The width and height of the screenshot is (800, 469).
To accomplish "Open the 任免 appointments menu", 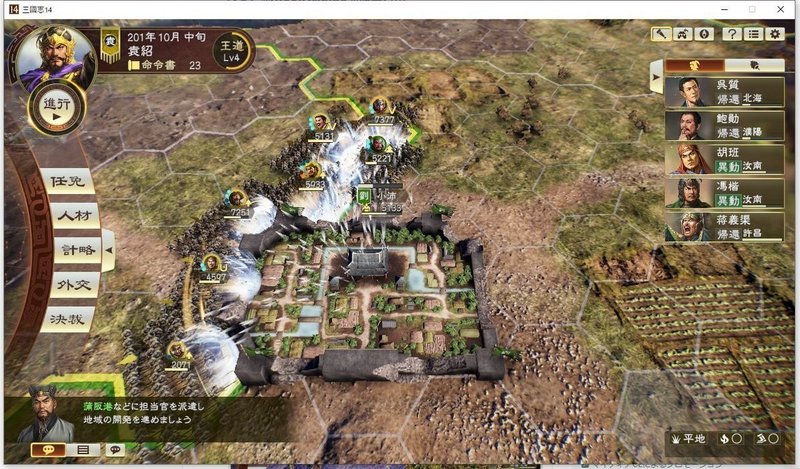I will pyautogui.click(x=70, y=182).
